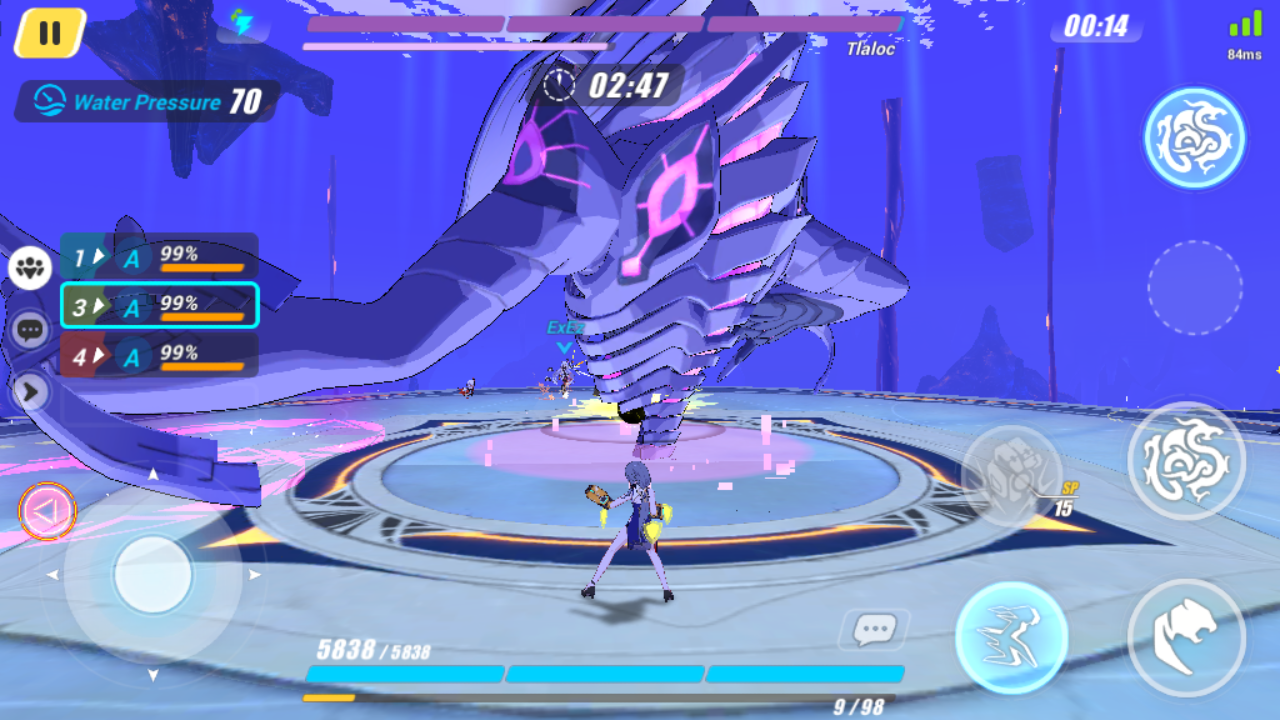Tap the green battery indicator at top right

tap(1247, 20)
